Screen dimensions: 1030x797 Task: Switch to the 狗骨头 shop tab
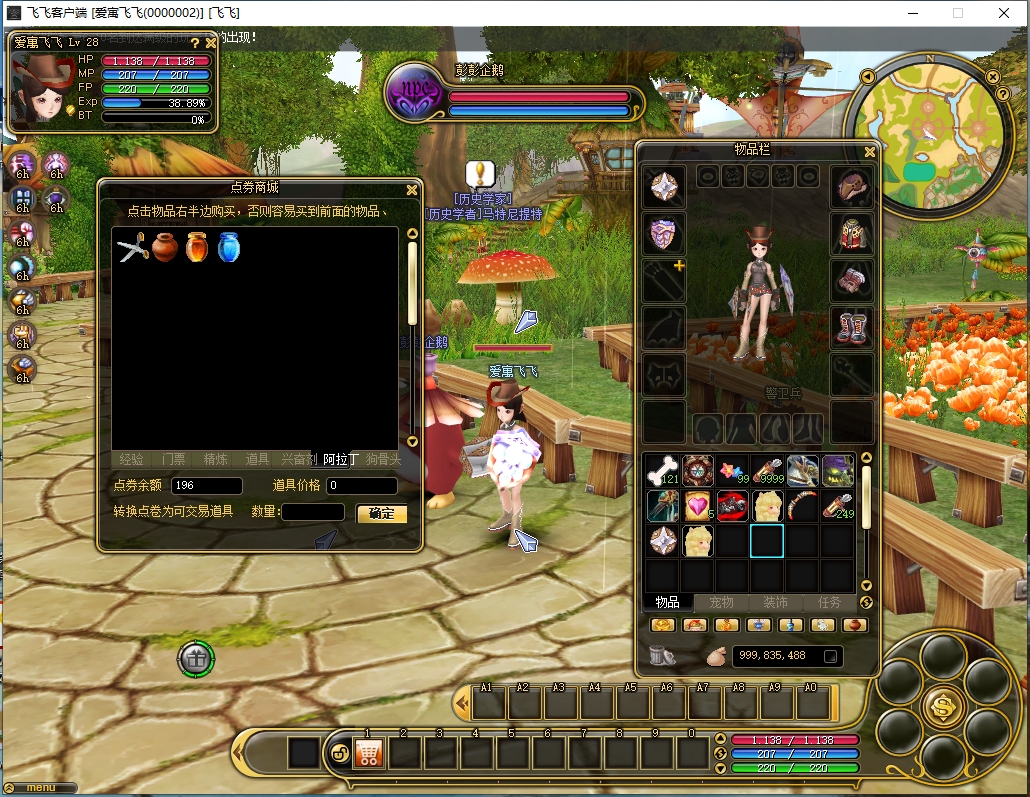click(383, 459)
